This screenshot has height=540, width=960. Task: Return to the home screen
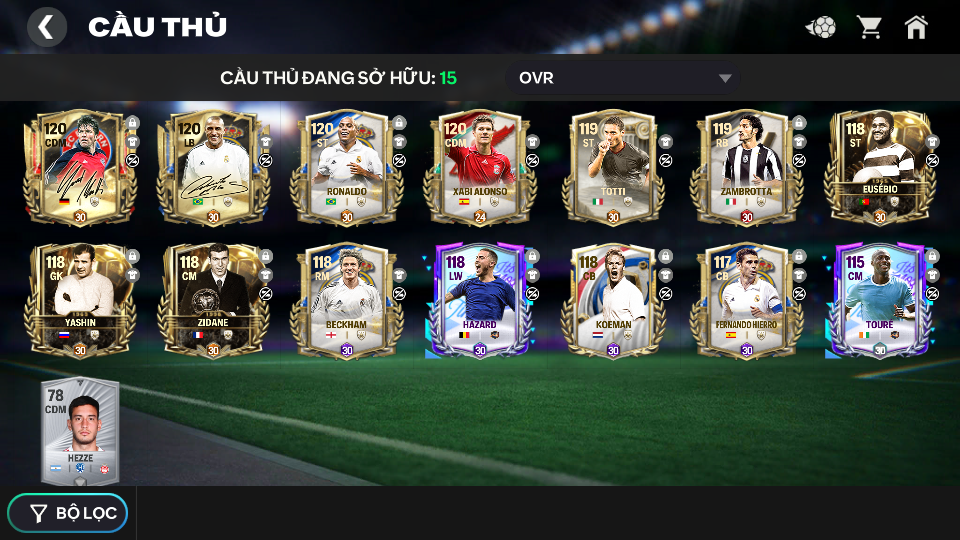[x=916, y=27]
